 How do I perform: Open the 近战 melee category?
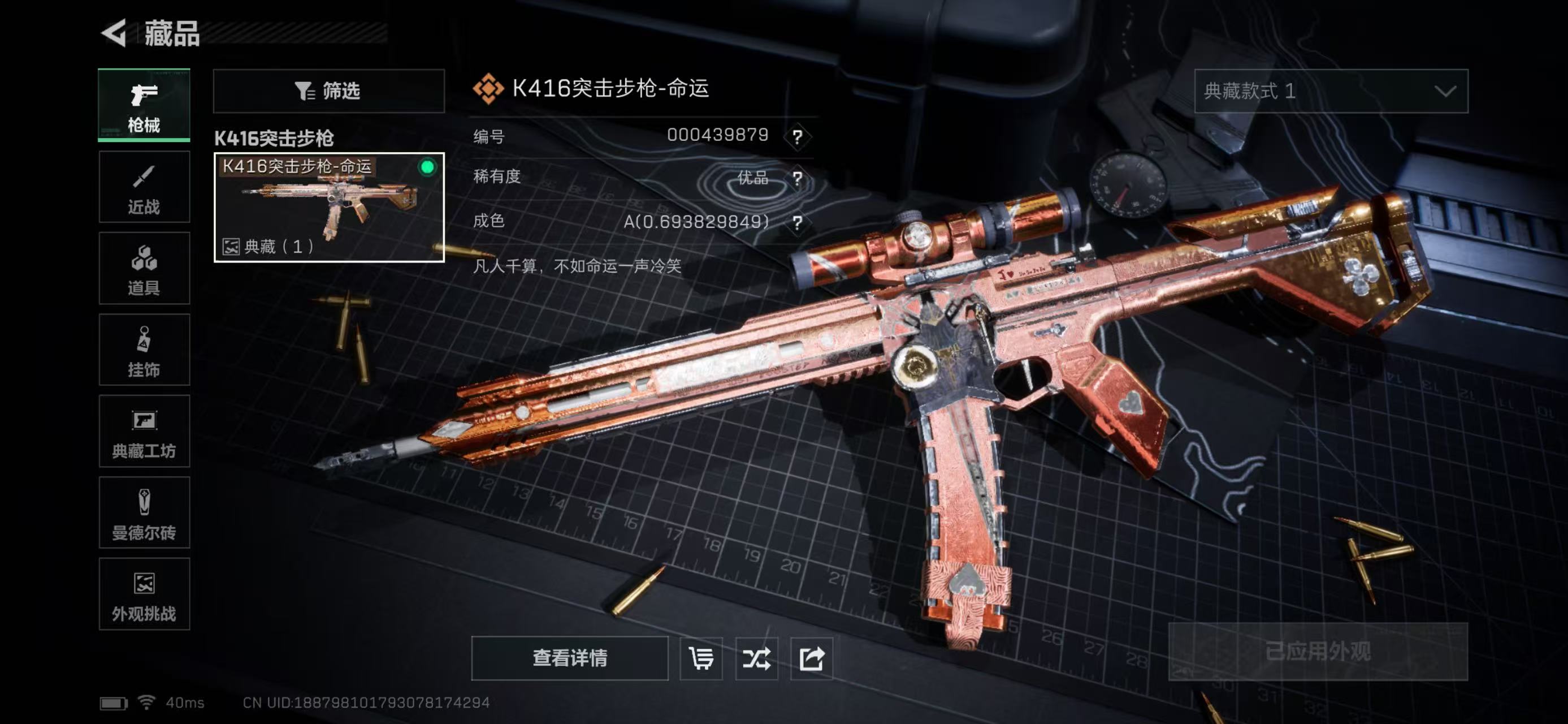tap(144, 187)
